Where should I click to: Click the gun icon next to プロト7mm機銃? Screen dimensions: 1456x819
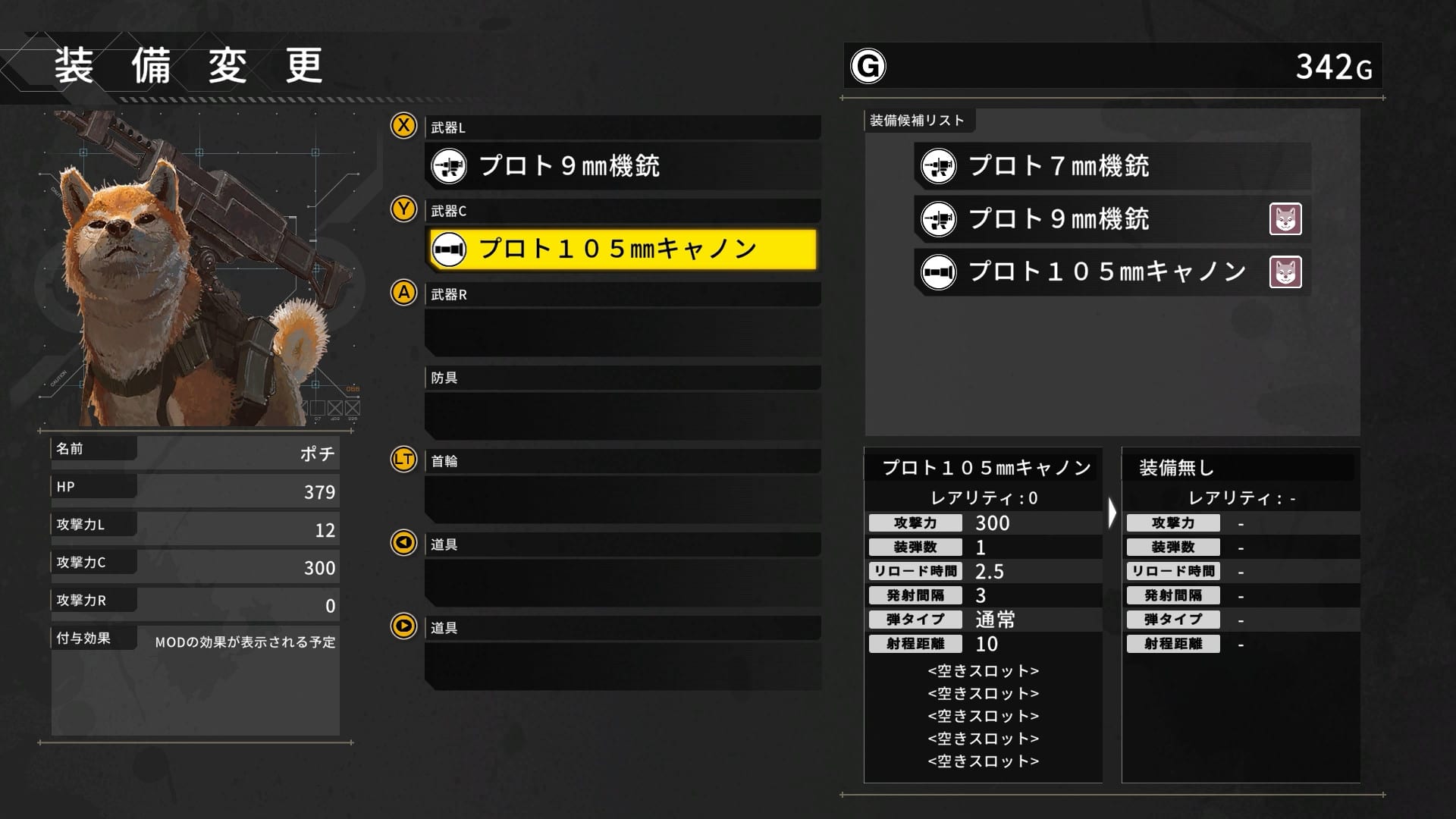click(x=938, y=166)
